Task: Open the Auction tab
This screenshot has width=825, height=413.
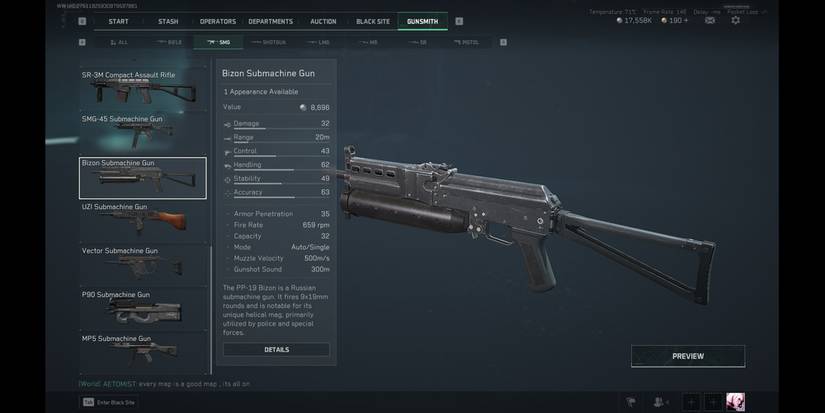Action: (x=323, y=21)
